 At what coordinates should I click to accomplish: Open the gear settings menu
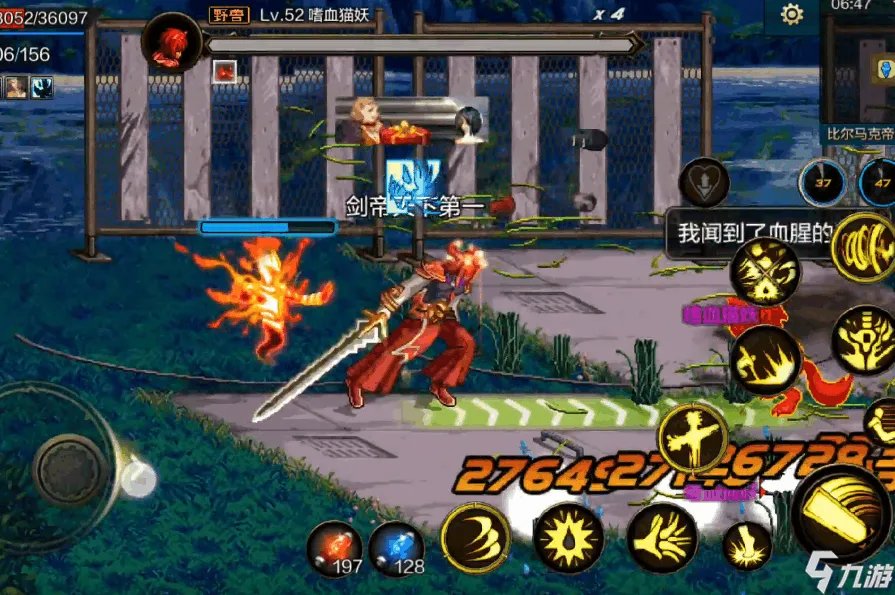[x=792, y=15]
